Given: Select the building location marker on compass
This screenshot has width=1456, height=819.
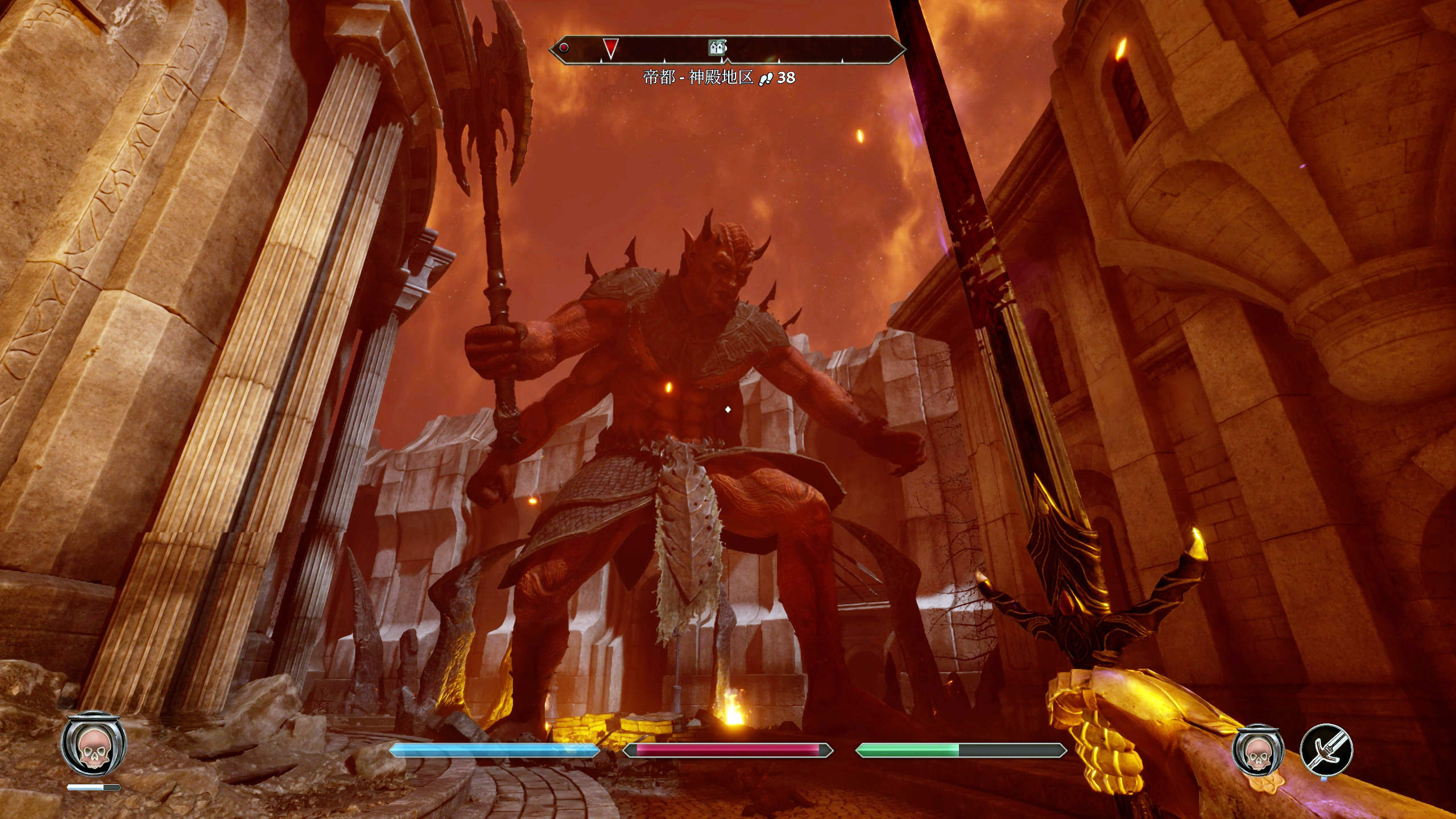Looking at the screenshot, I should point(718,47).
